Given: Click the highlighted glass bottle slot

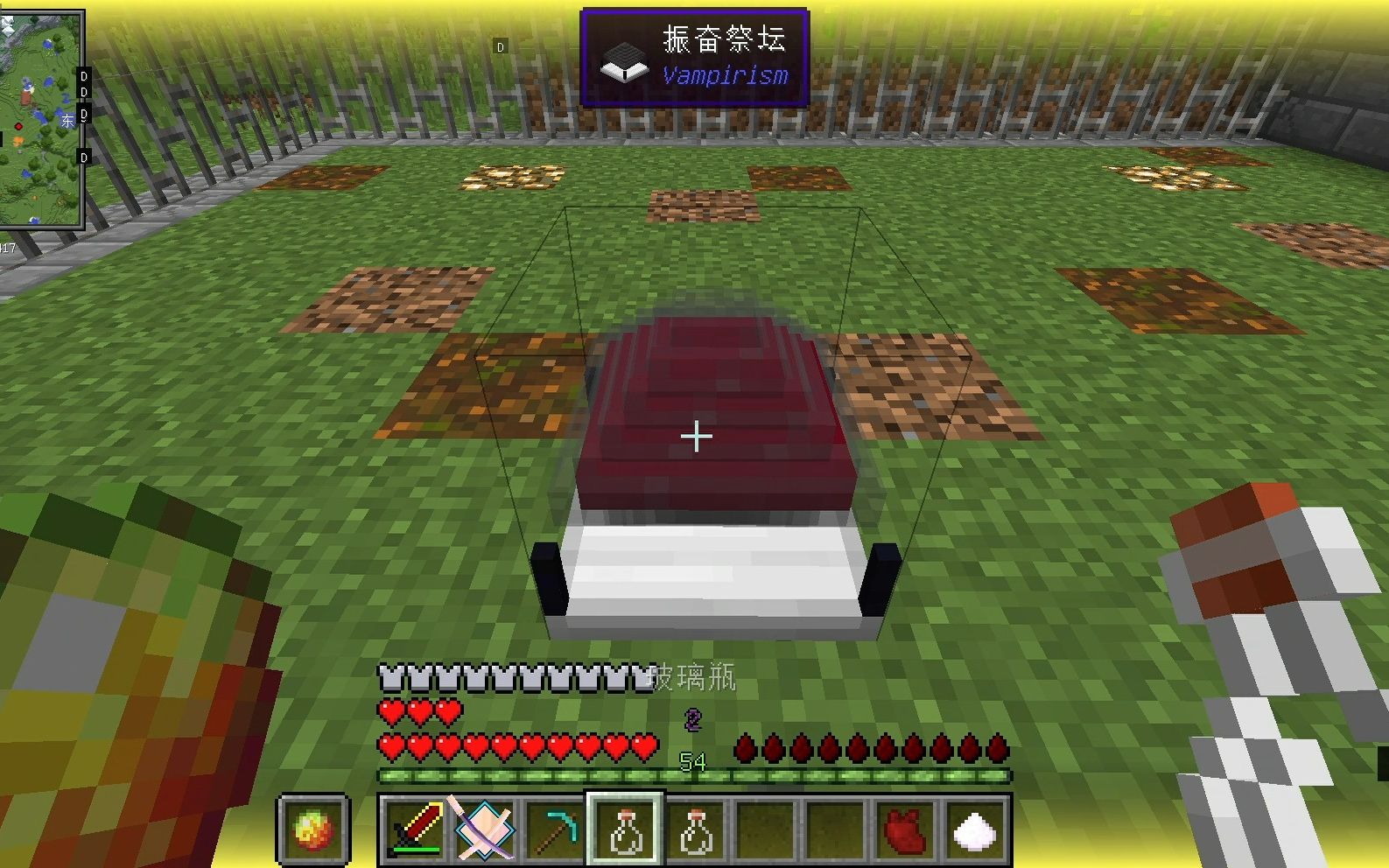Looking at the screenshot, I should coord(623,829).
